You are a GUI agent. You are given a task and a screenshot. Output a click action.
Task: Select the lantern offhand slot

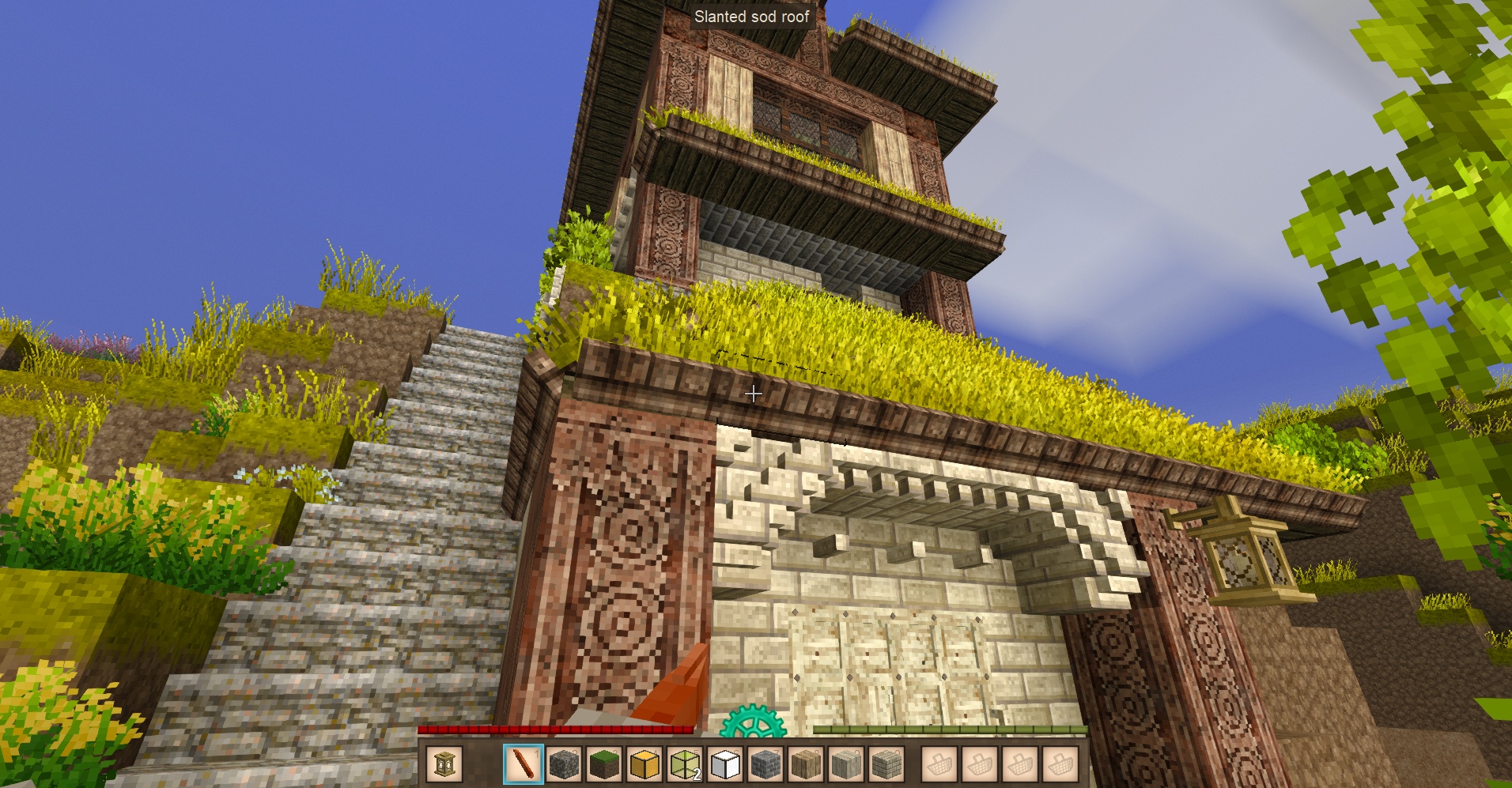click(444, 764)
